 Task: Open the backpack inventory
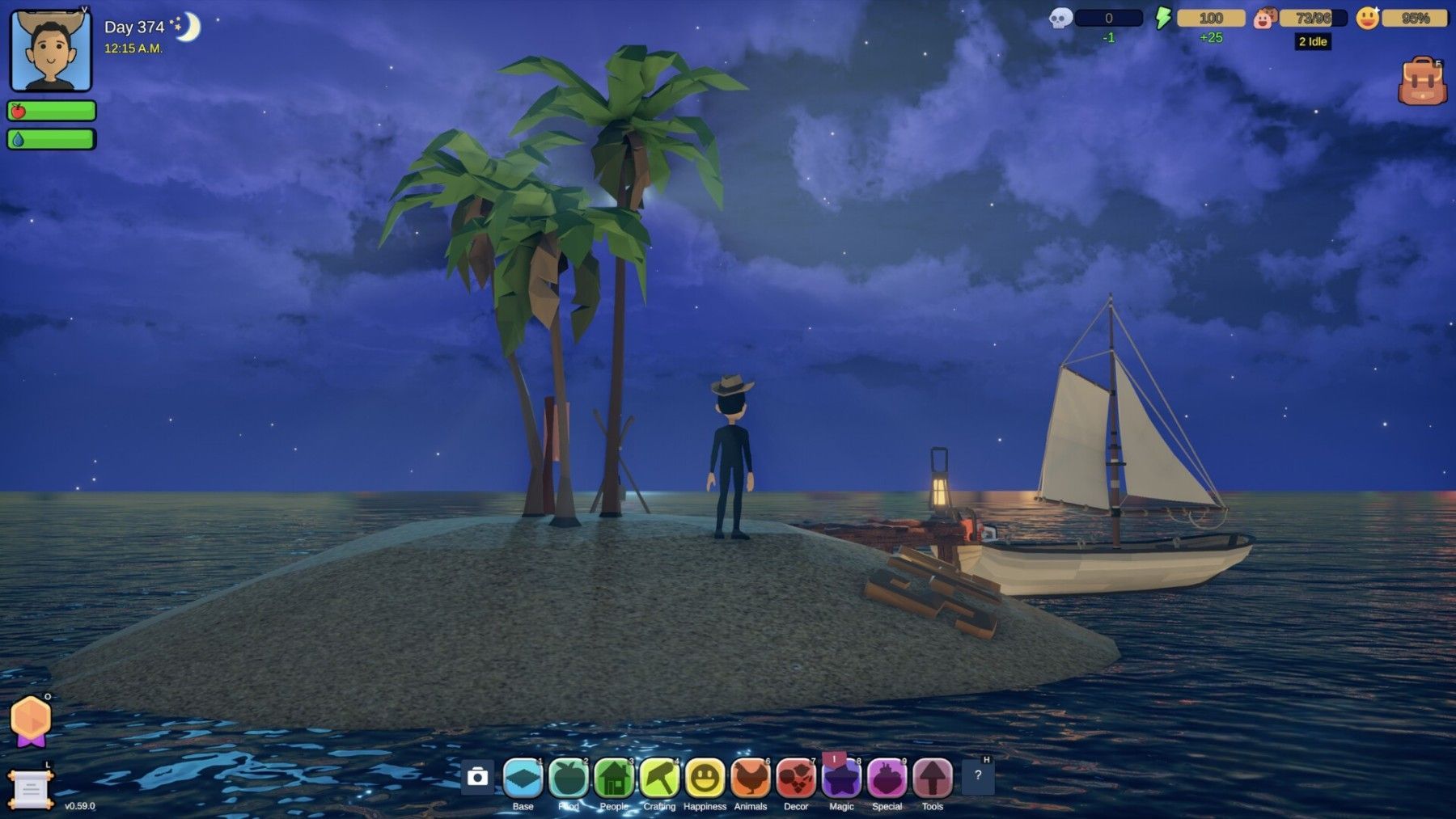(1422, 82)
